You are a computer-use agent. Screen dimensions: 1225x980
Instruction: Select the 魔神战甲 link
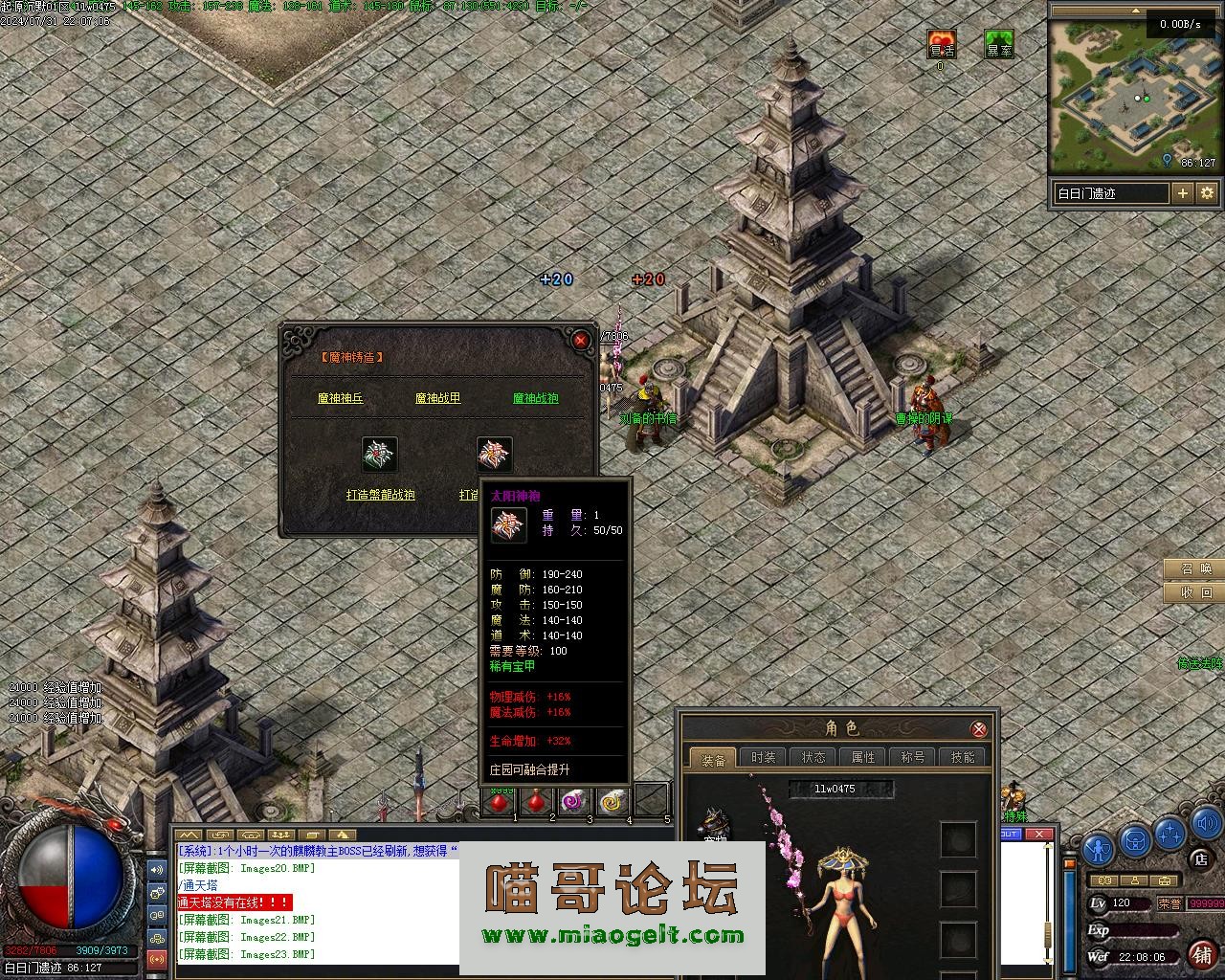coord(438,398)
